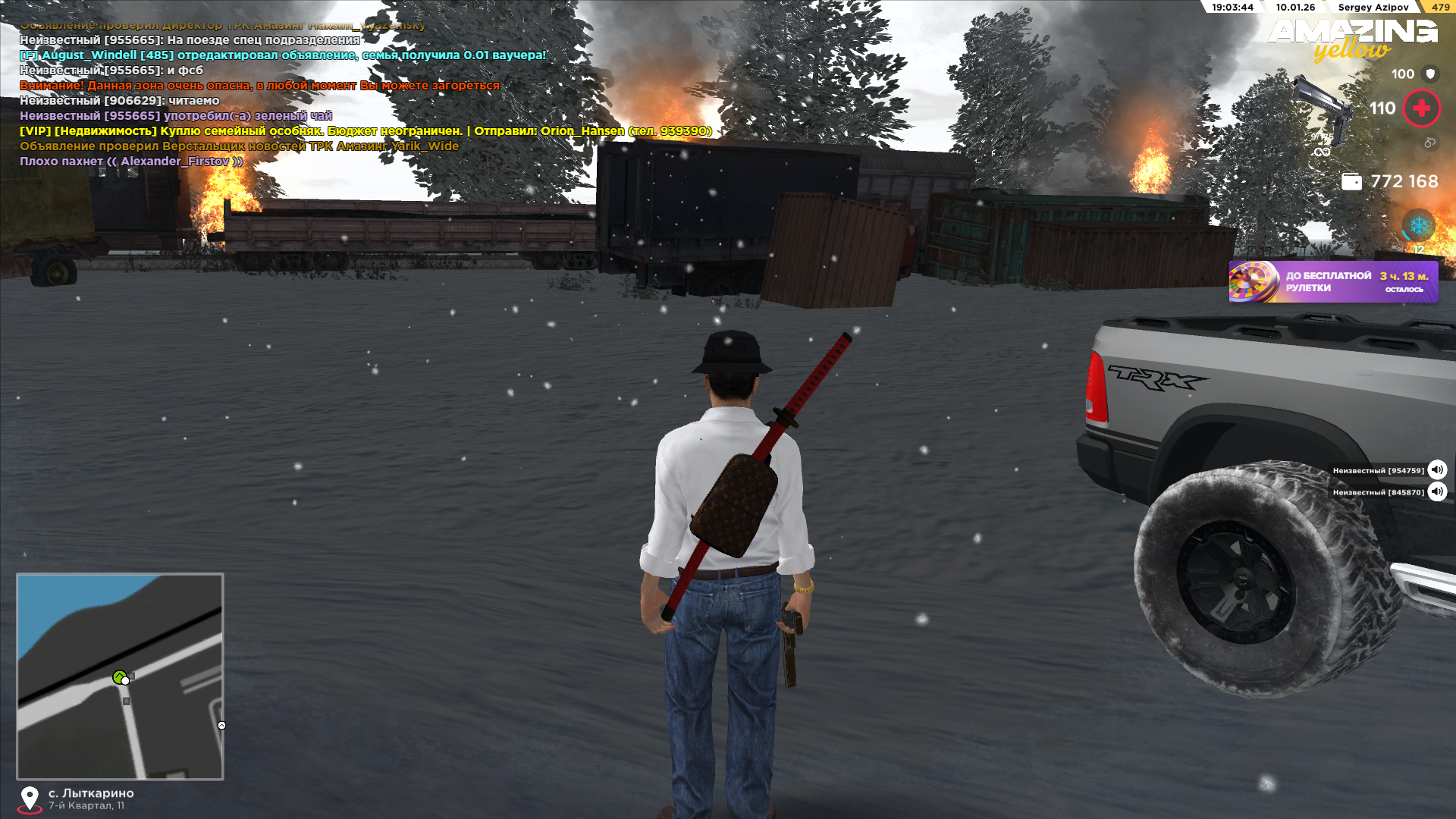Toggle speaker icon for Неизвестный [845870]
The image size is (1456, 819).
tap(1437, 492)
